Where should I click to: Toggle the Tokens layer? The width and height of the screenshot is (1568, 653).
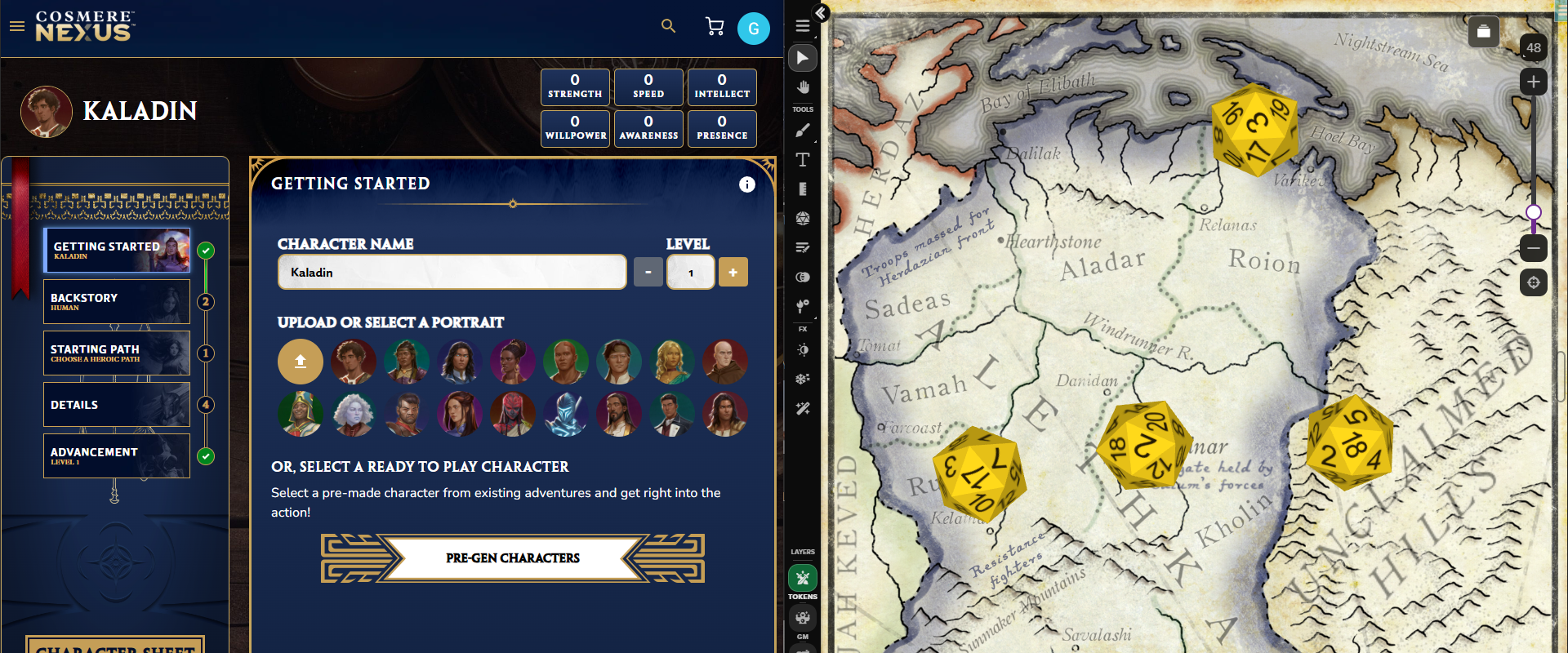803,578
